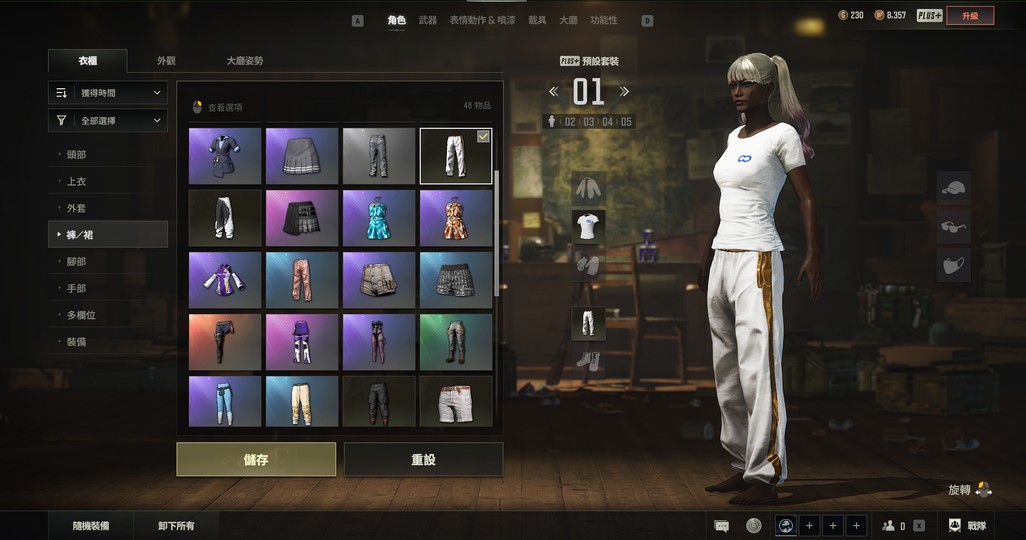Click 隨機裝備 random equip button
Image resolution: width=1026 pixels, height=540 pixels.
coord(91,525)
